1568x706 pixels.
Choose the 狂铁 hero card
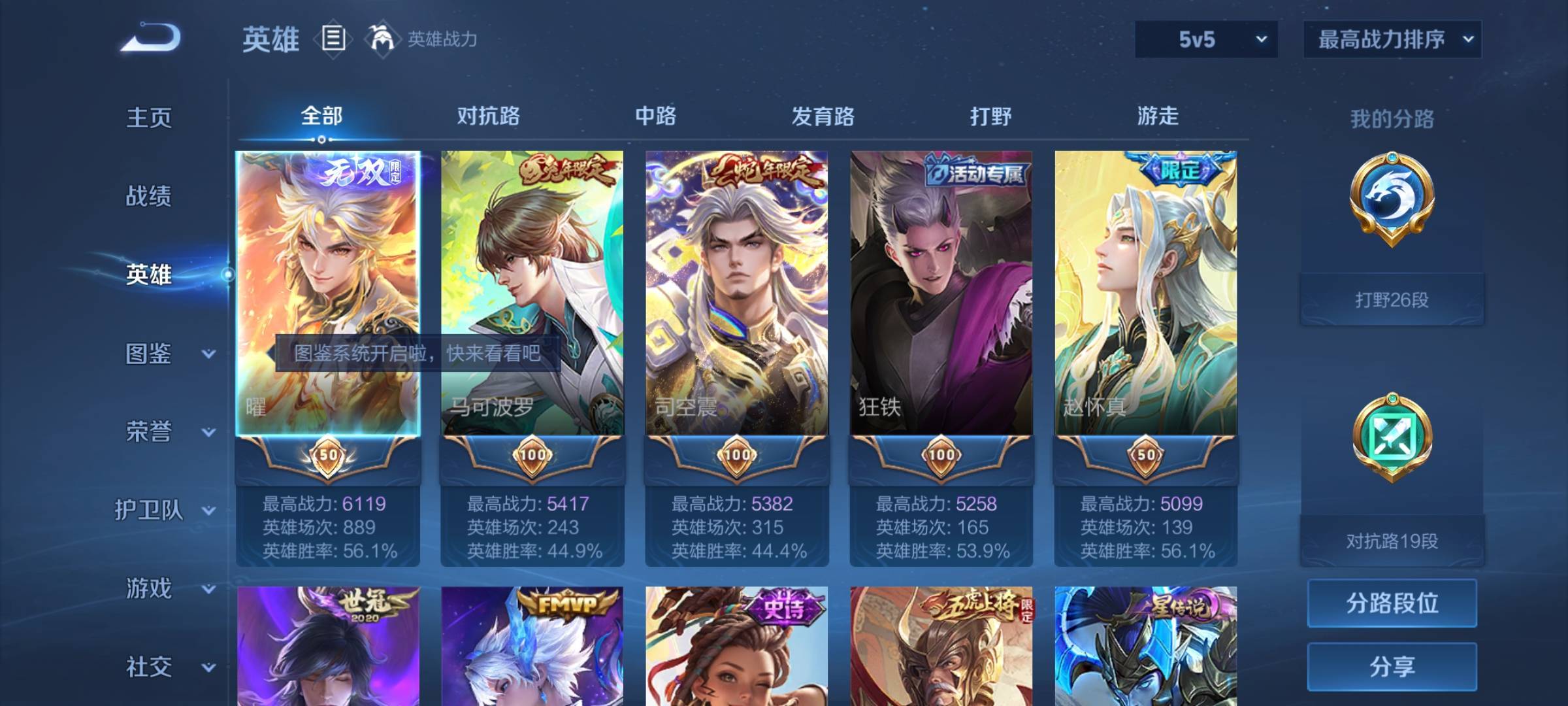click(x=941, y=294)
